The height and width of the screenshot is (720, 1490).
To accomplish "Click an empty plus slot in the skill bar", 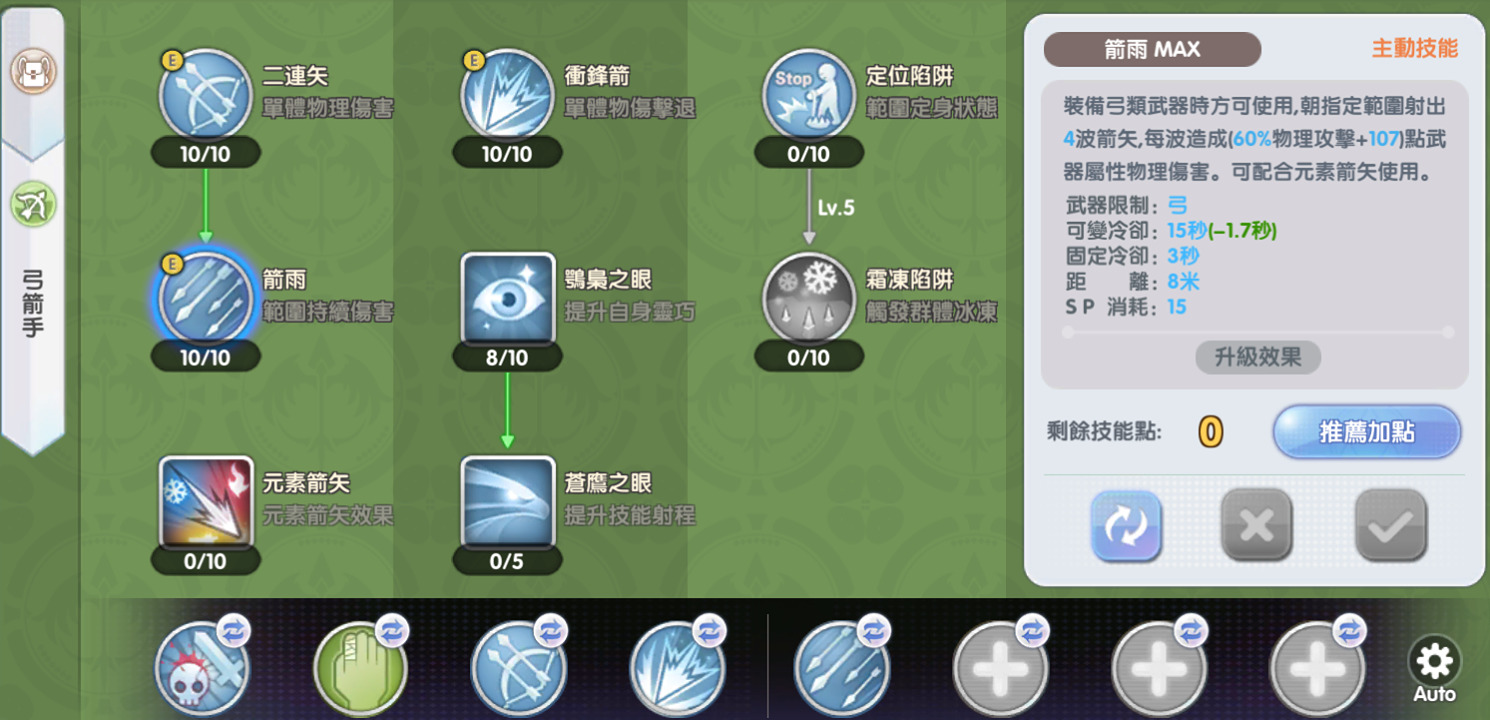I will click(x=1001, y=668).
